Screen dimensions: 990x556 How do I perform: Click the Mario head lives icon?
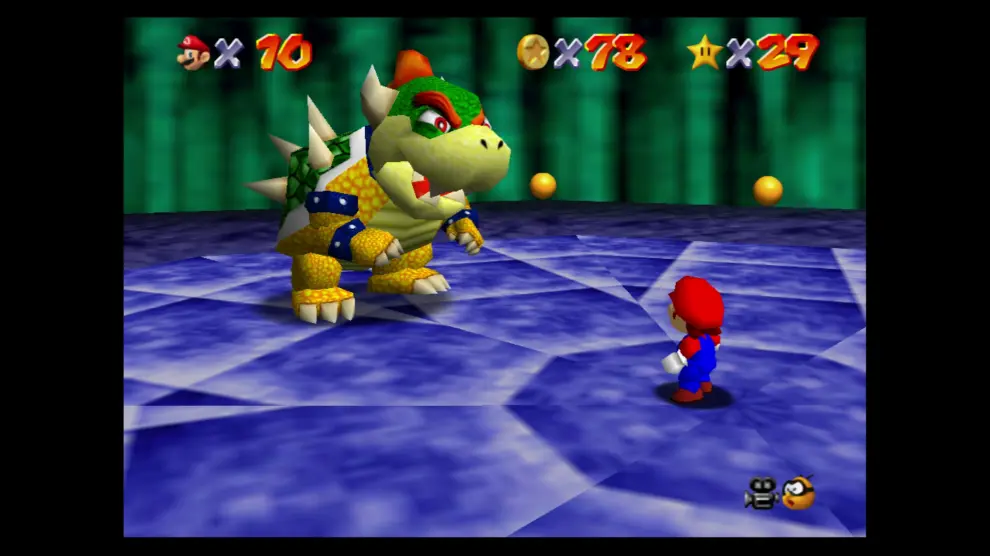click(193, 51)
